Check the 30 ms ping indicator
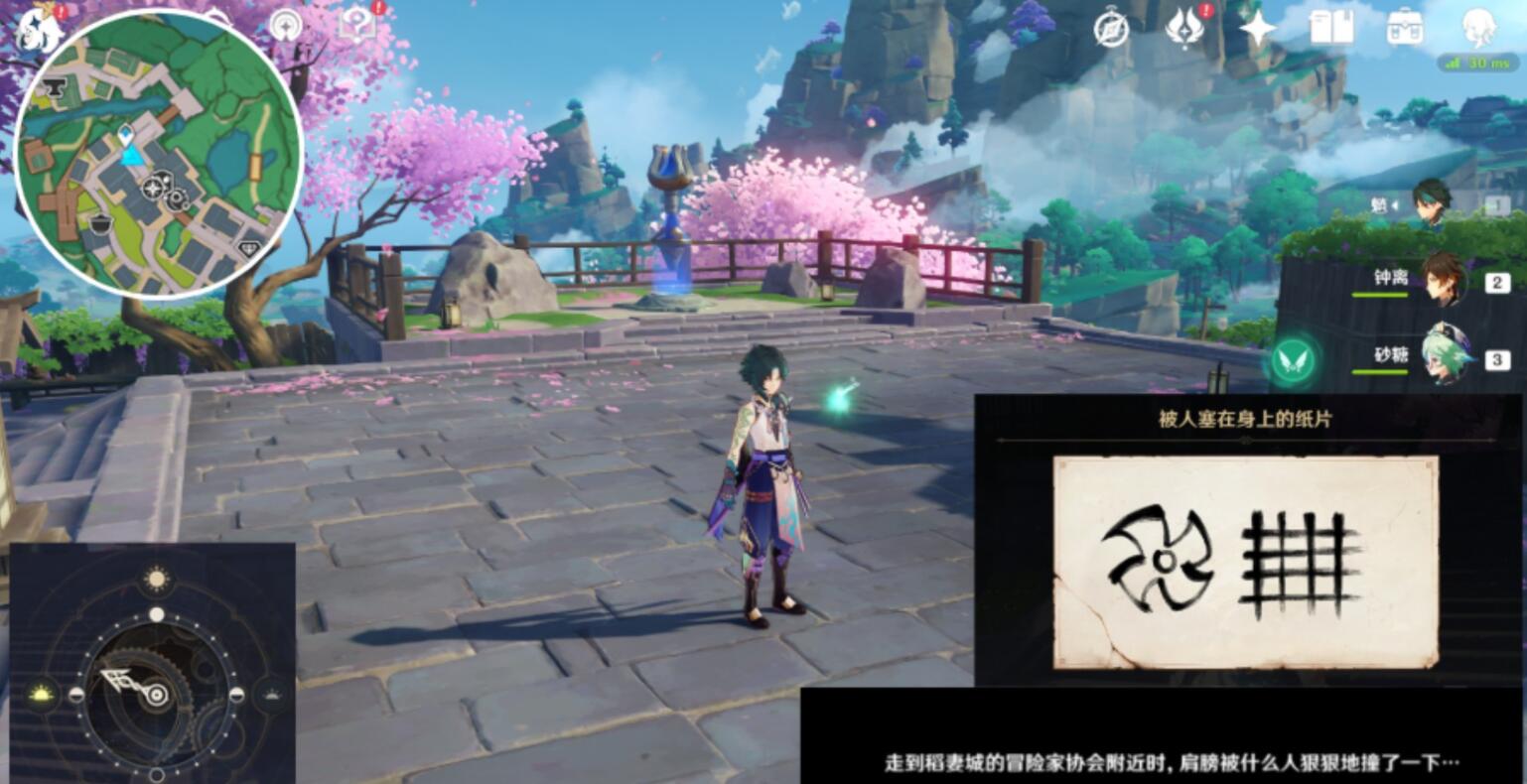The height and width of the screenshot is (784, 1527). pyautogui.click(x=1476, y=62)
